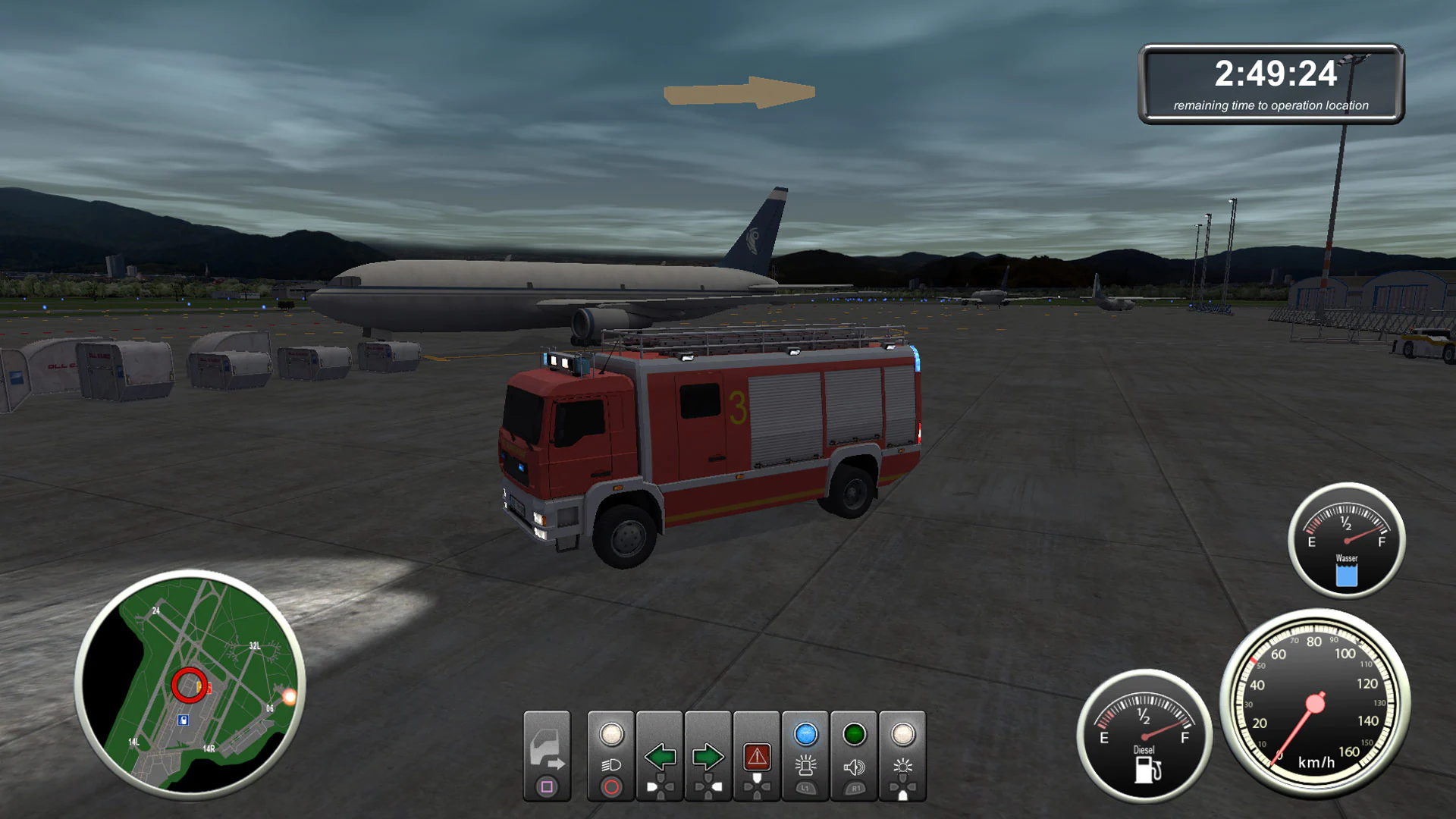Sound the siren via speaker icon

tap(855, 755)
